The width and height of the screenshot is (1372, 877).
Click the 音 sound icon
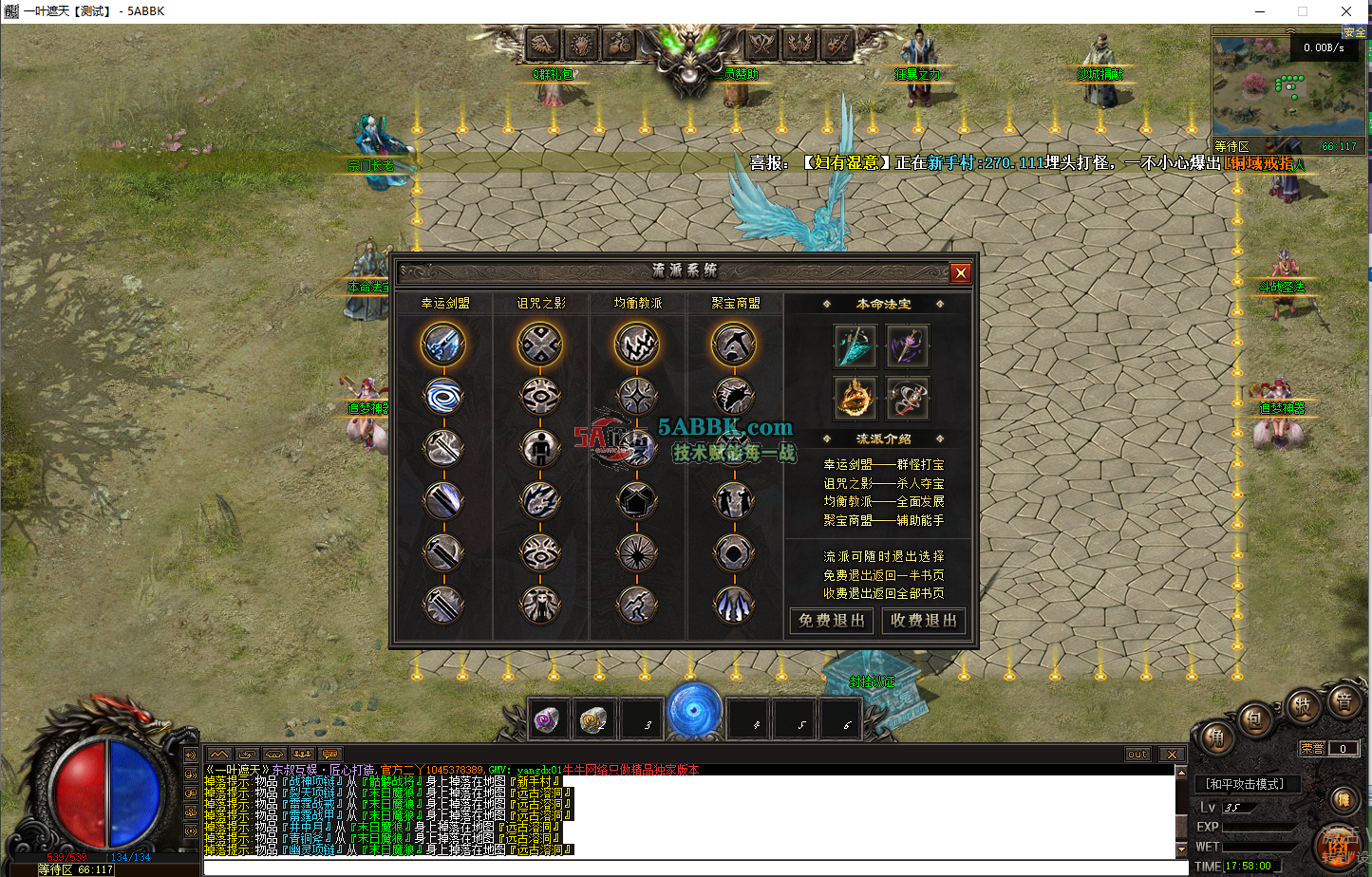[1344, 702]
